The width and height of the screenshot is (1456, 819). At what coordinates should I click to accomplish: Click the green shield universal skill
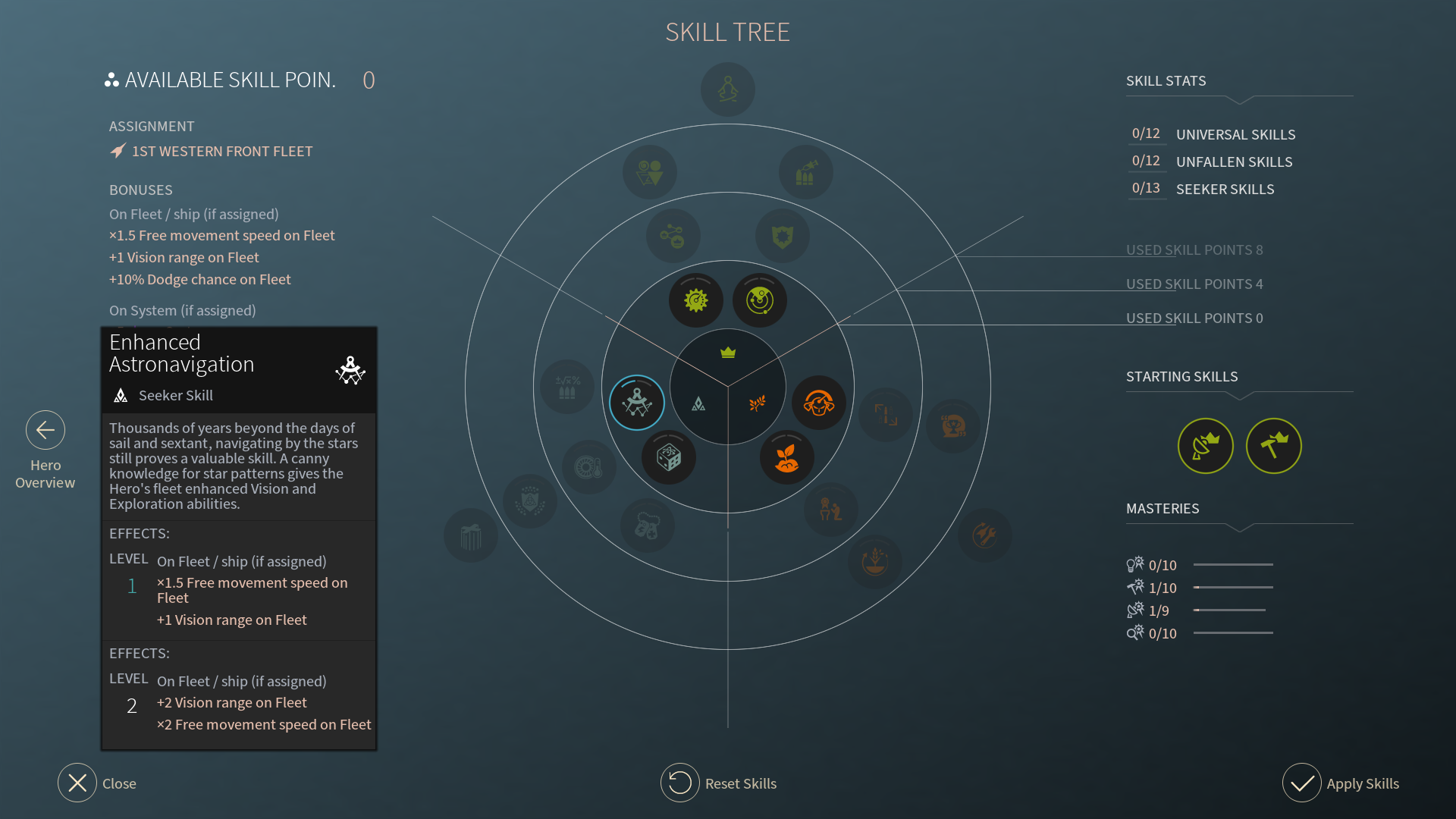[783, 237]
